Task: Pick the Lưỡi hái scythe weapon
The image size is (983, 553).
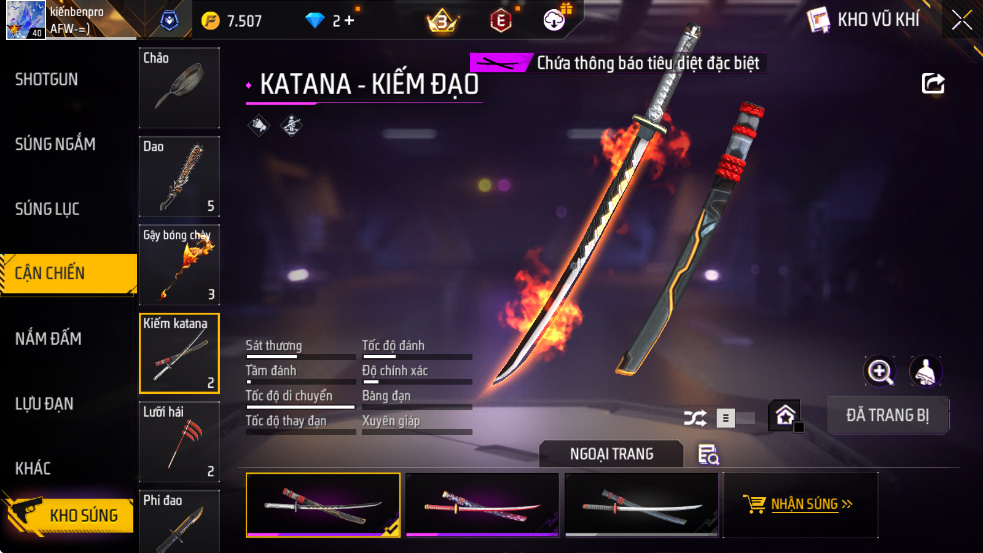Action: [x=179, y=441]
